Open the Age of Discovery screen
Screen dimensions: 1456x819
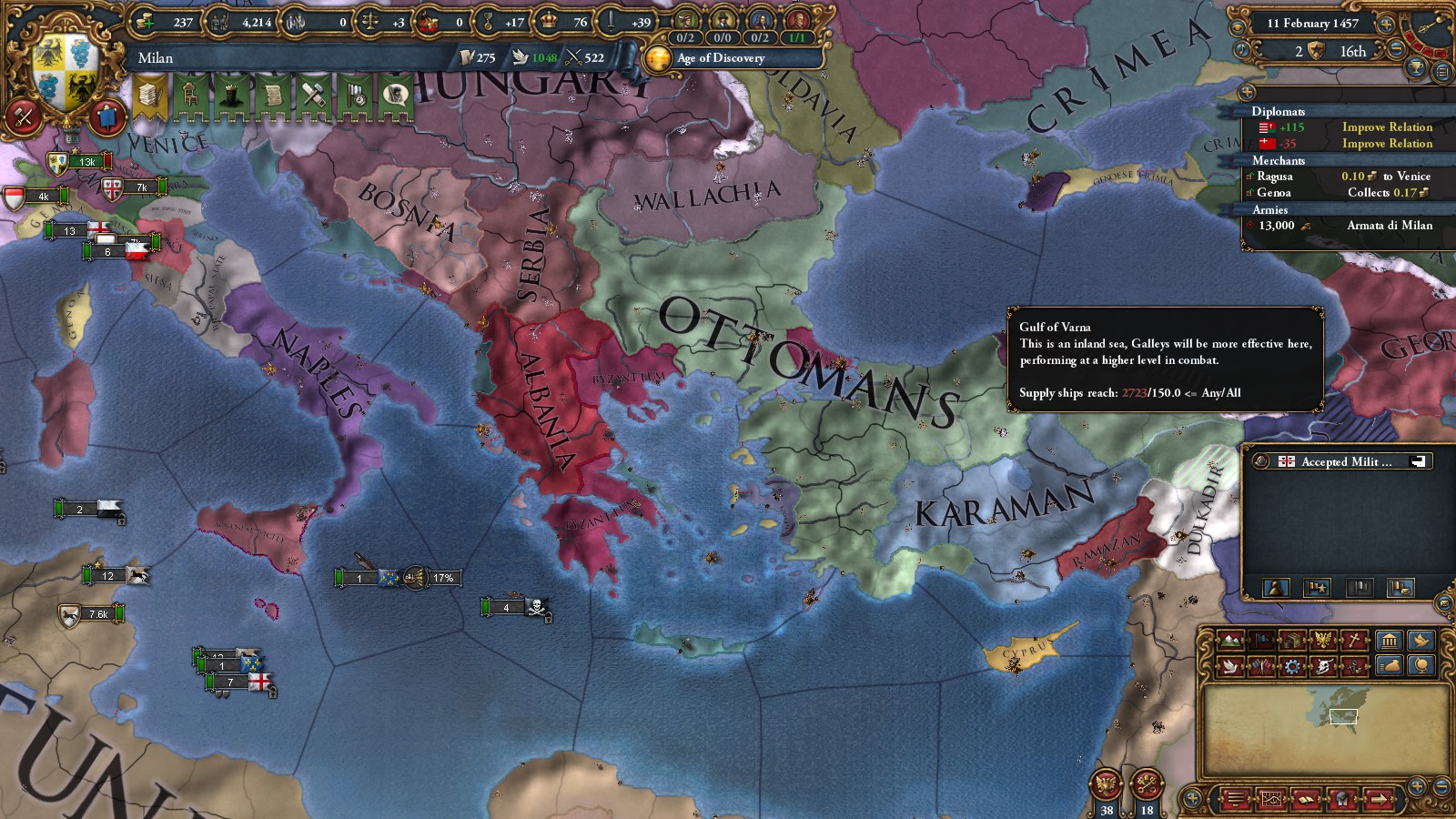pyautogui.click(x=717, y=59)
